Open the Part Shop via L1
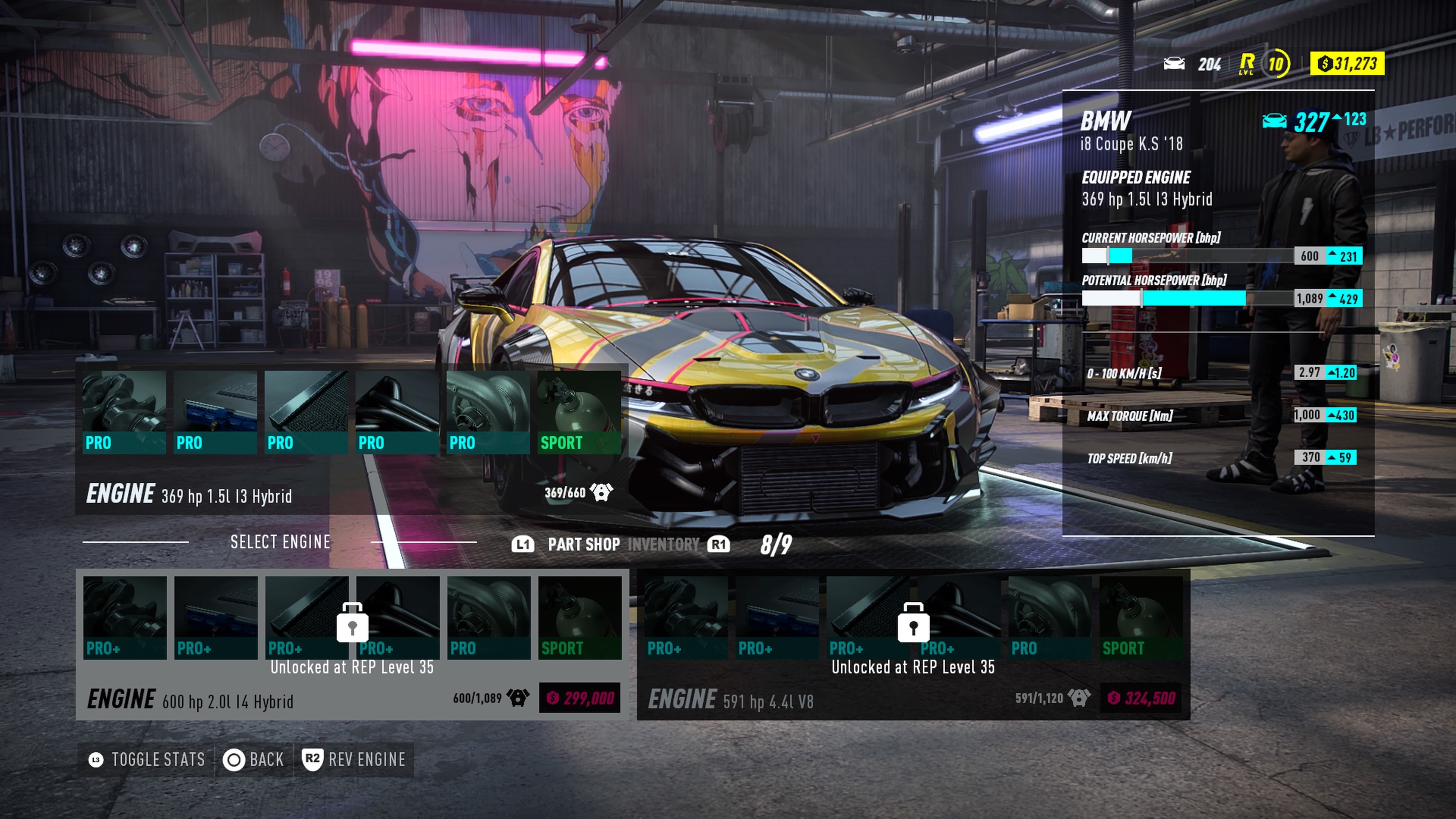This screenshot has height=819, width=1456. tap(565, 544)
